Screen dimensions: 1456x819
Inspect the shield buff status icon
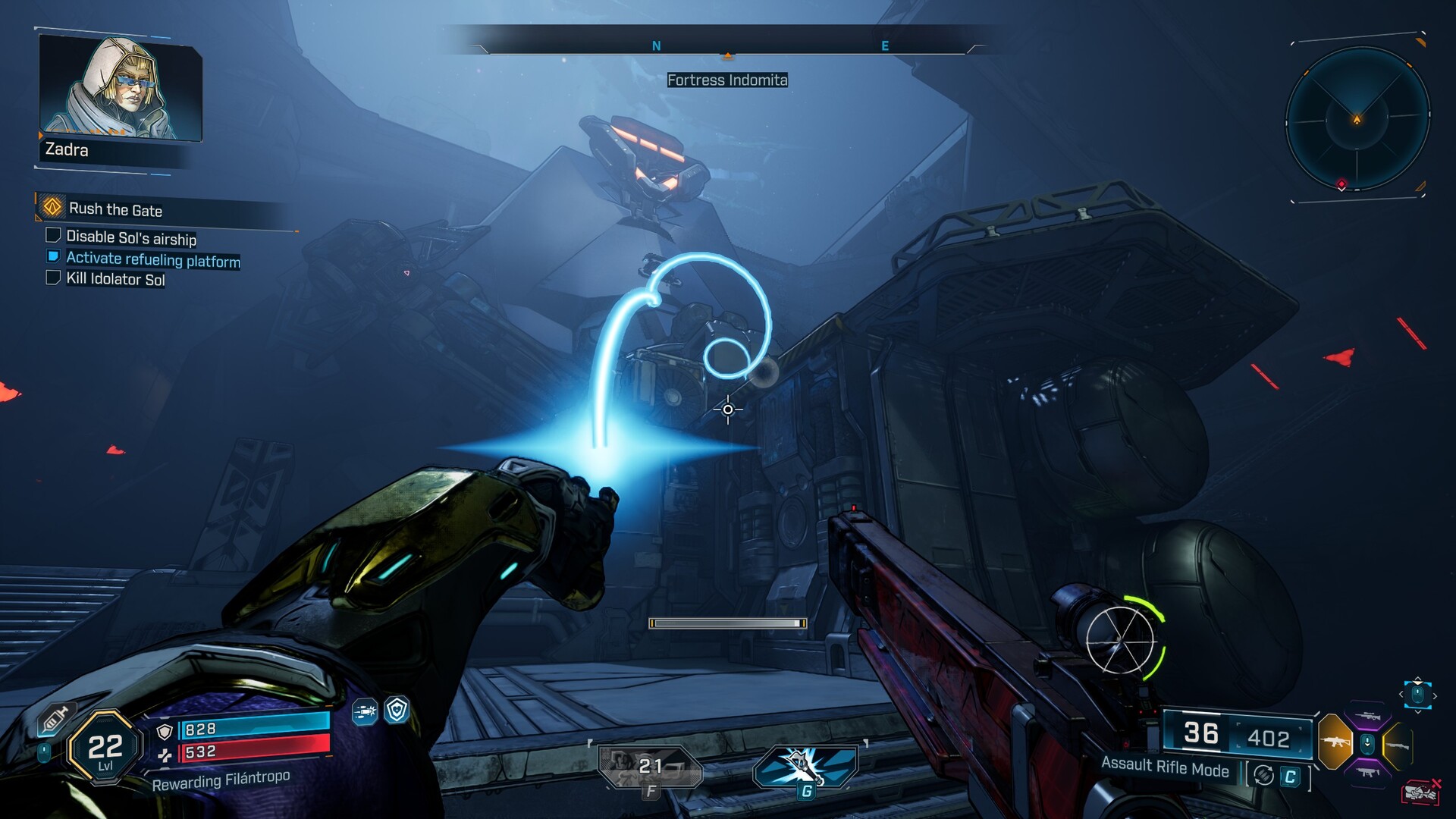(x=397, y=710)
